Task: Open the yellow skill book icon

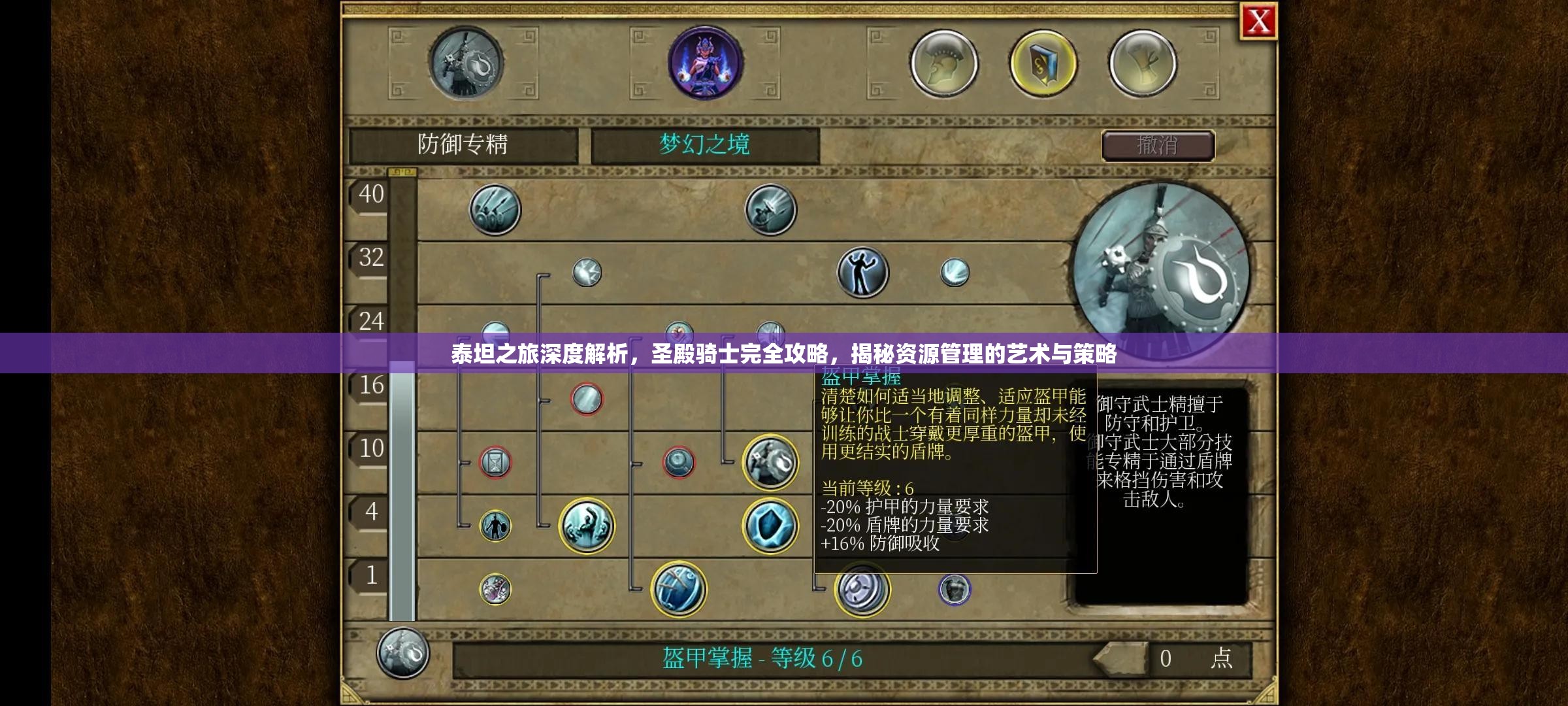Action: click(1042, 63)
